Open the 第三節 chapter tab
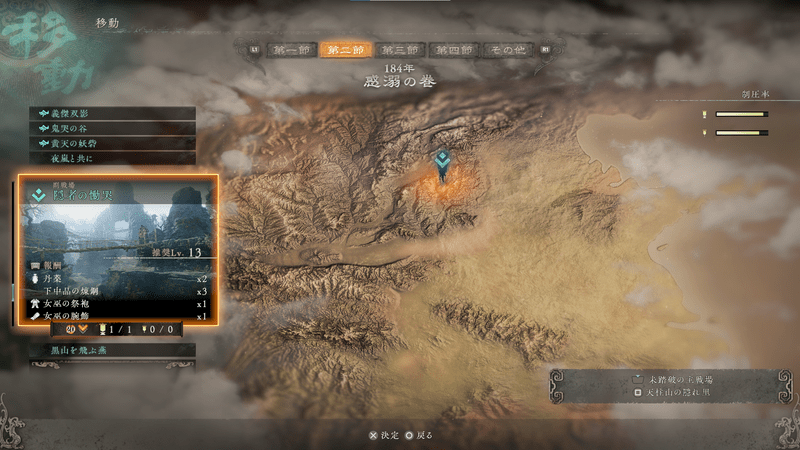Viewport: 800px width, 450px height. [400, 49]
